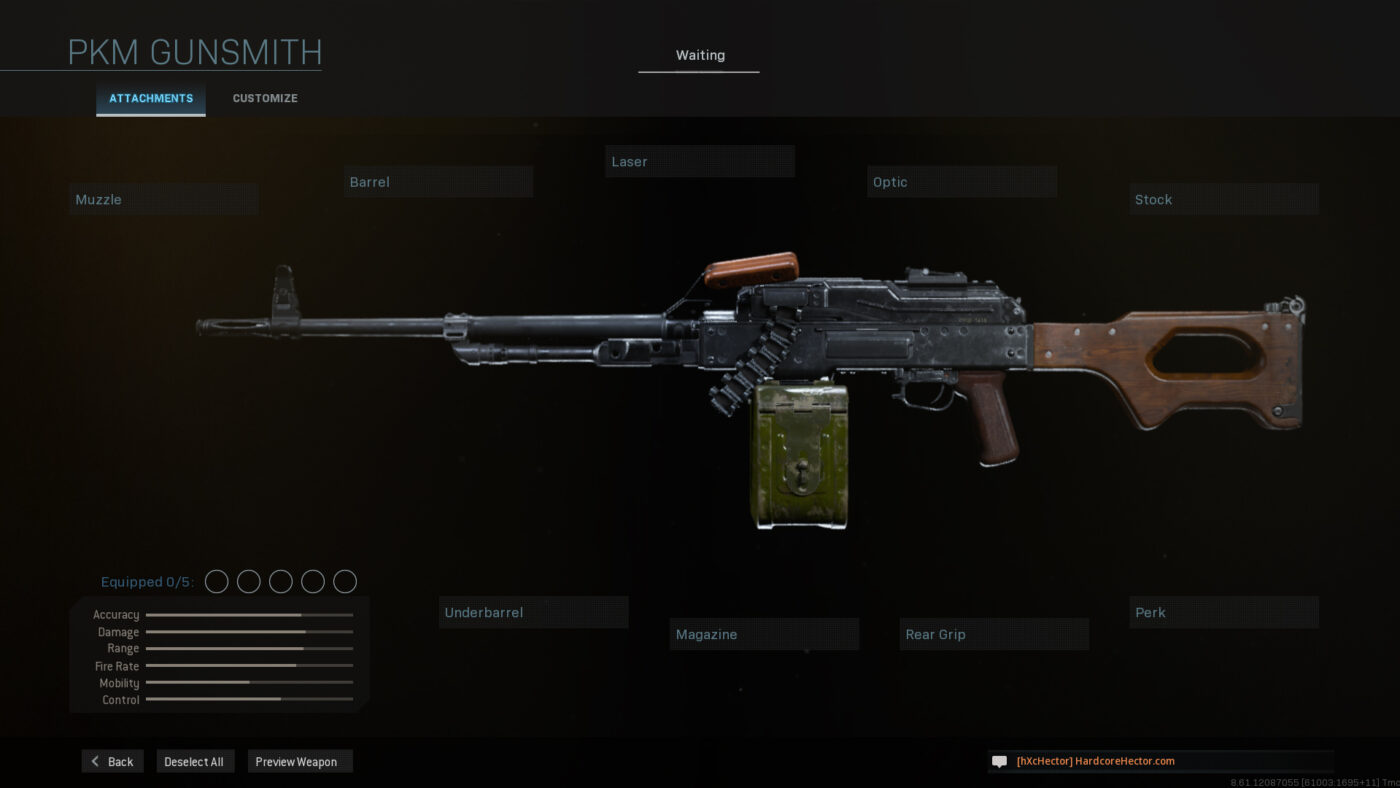
Task: Choose the Underbarrel attachment slot
Action: [533, 612]
